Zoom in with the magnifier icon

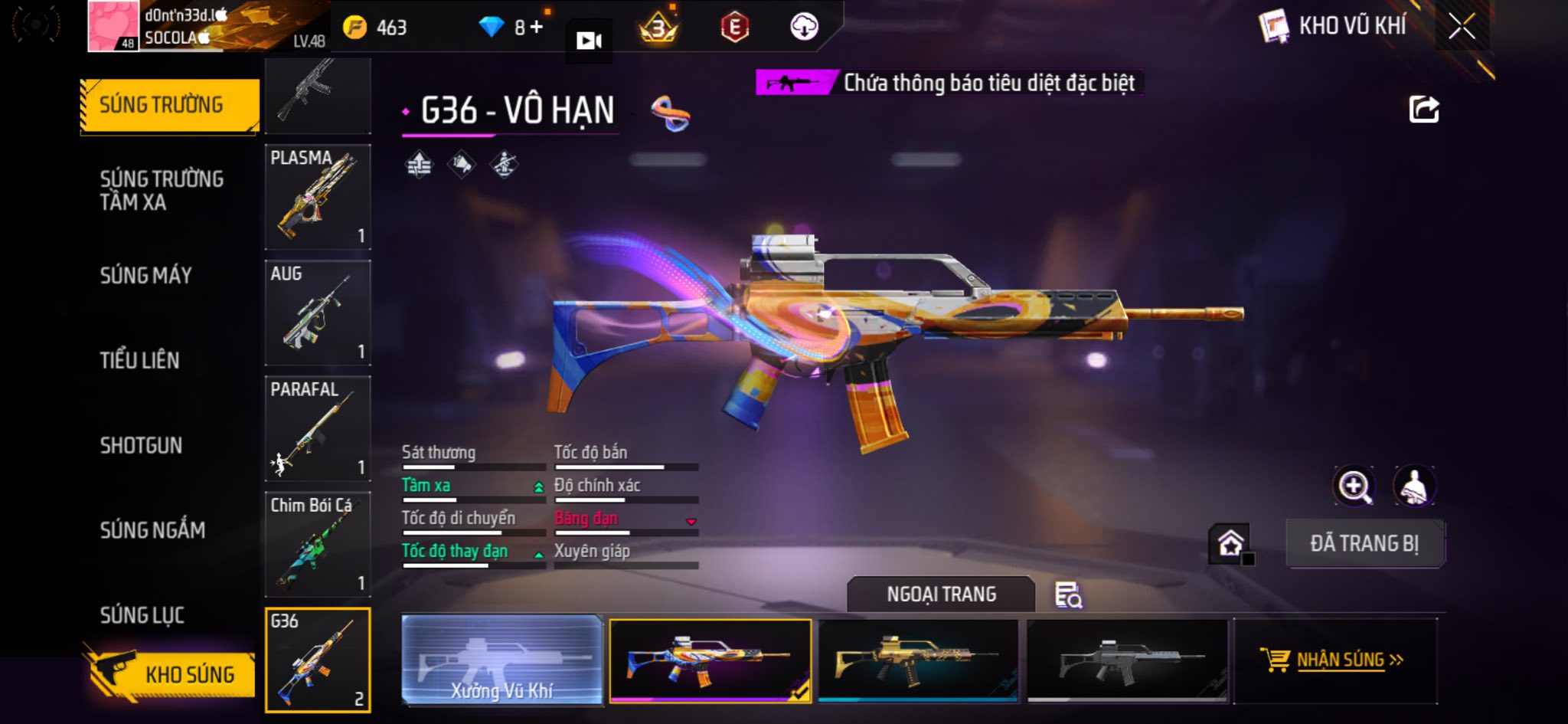pos(1354,486)
